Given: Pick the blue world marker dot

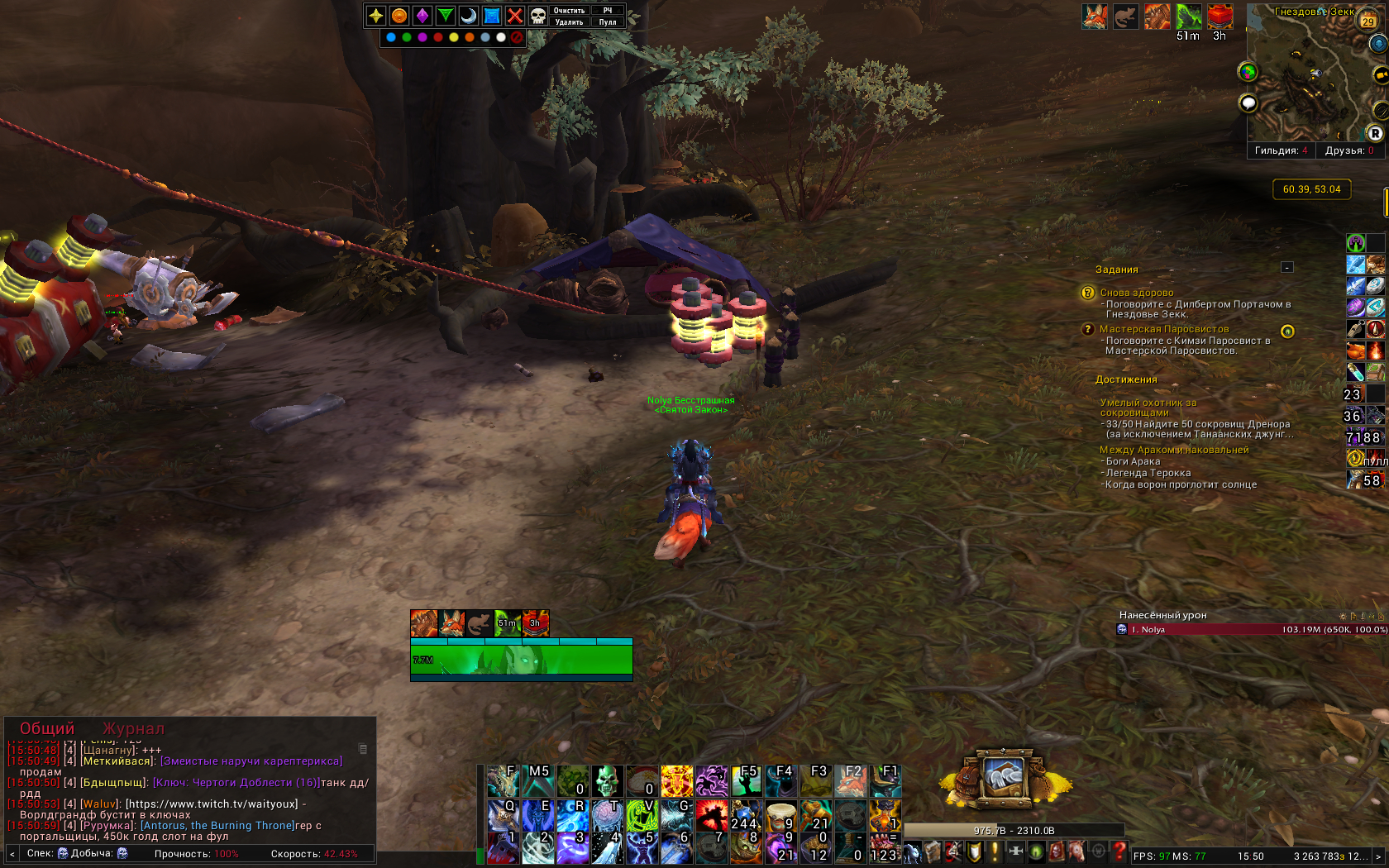Looking at the screenshot, I should click(x=391, y=37).
